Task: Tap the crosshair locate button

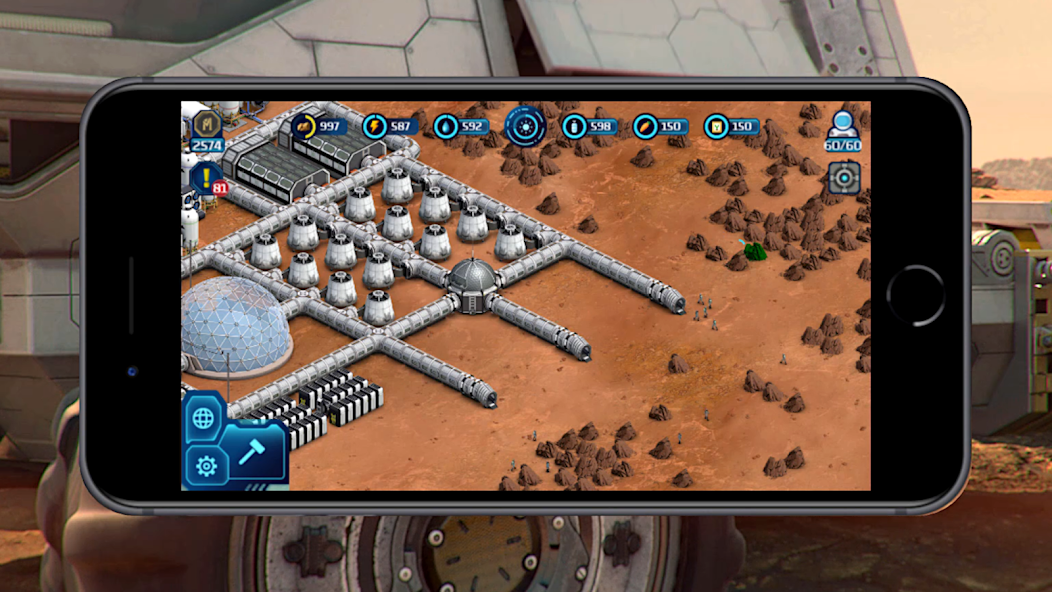Action: pos(844,177)
